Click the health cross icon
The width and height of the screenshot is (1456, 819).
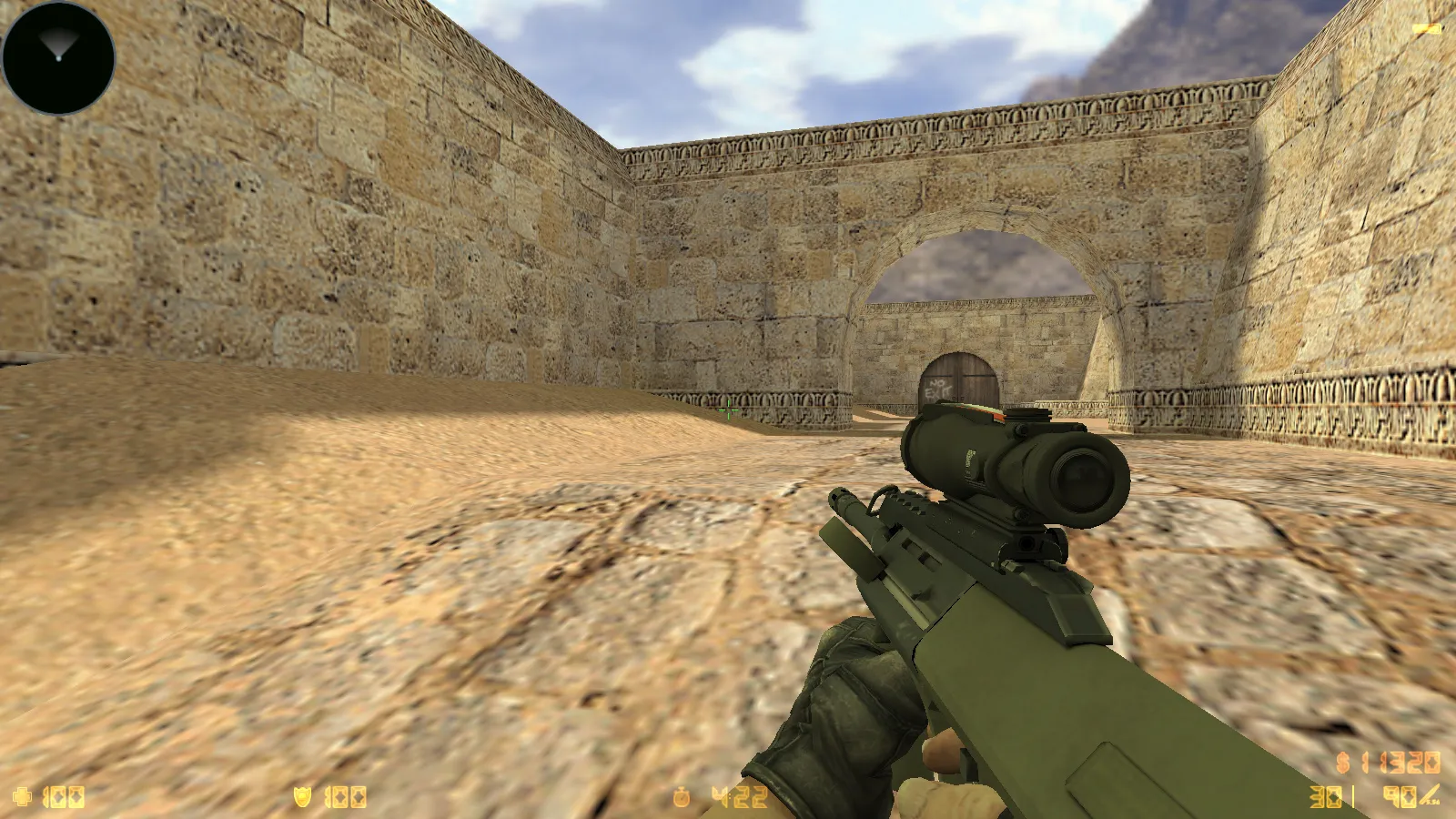pyautogui.click(x=23, y=795)
